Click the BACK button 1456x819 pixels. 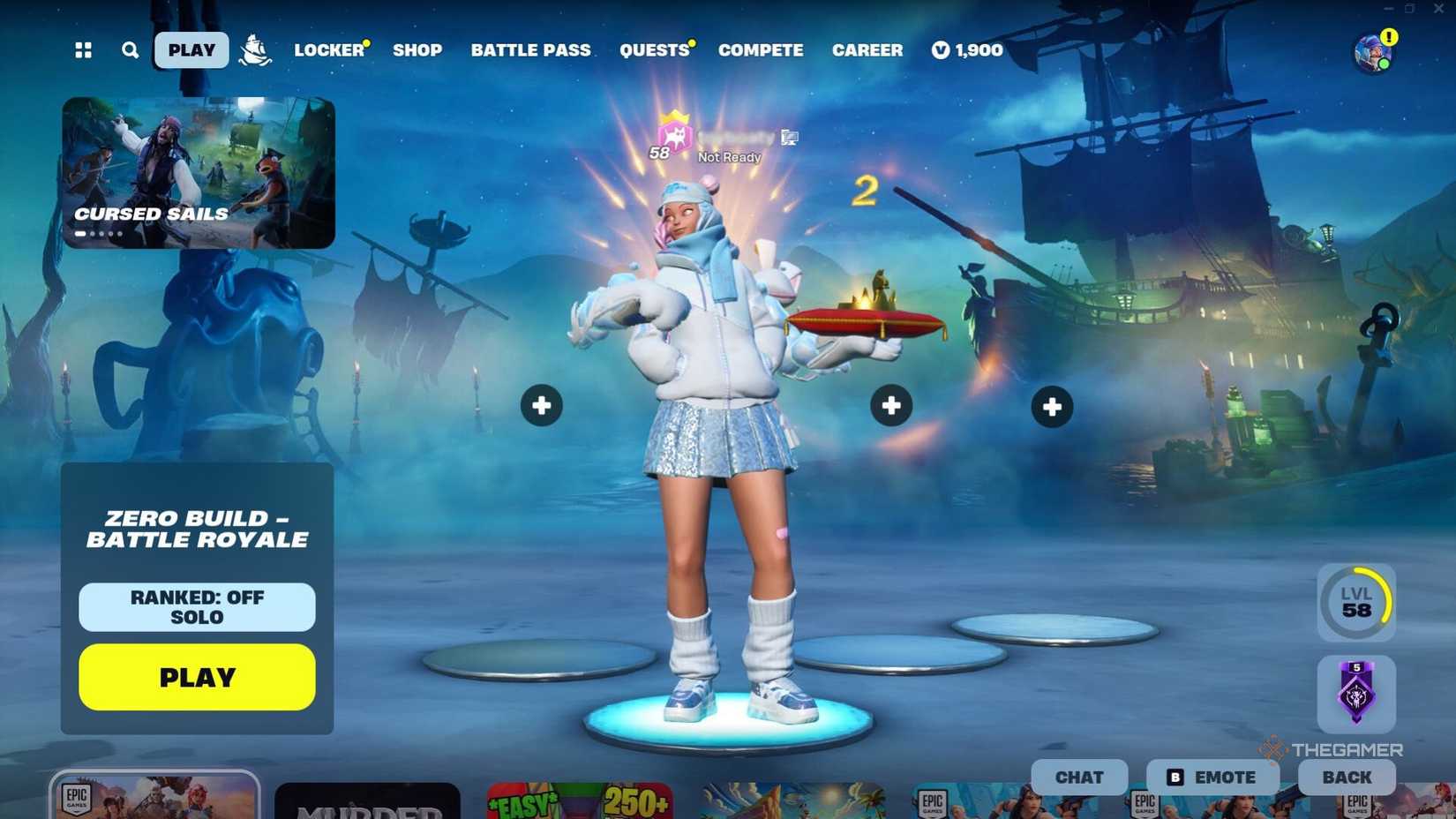click(x=1345, y=777)
